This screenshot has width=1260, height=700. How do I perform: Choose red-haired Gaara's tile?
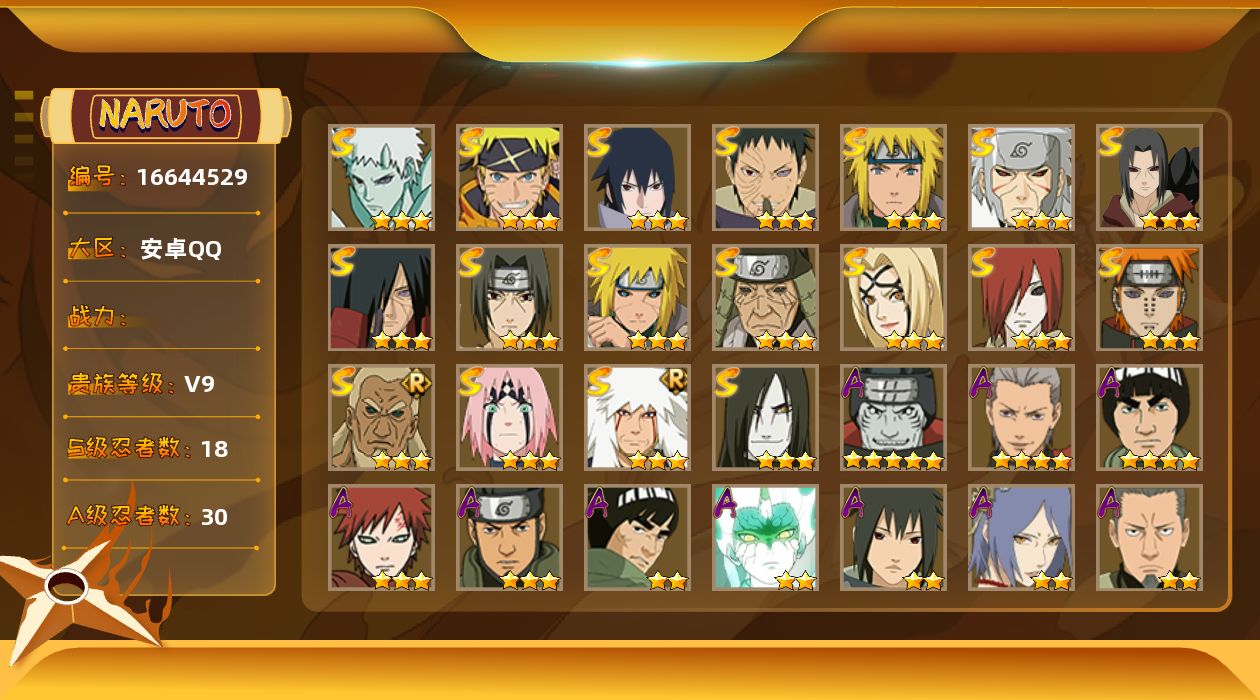tap(381, 537)
